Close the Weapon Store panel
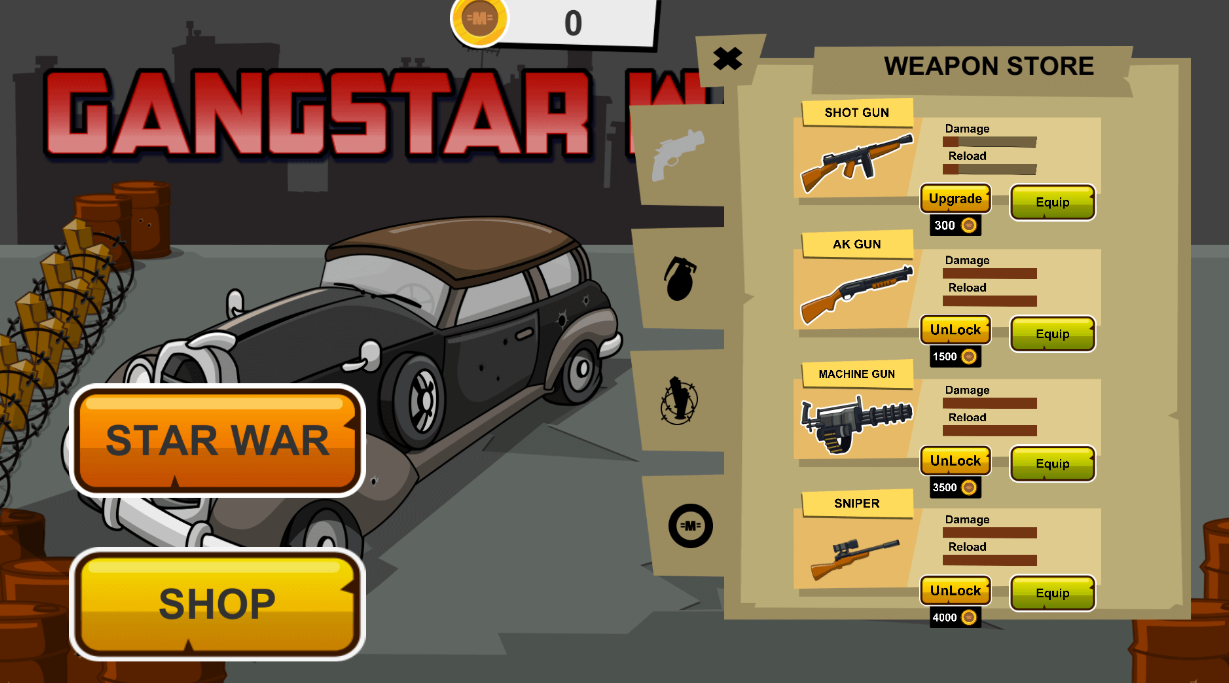 point(728,59)
